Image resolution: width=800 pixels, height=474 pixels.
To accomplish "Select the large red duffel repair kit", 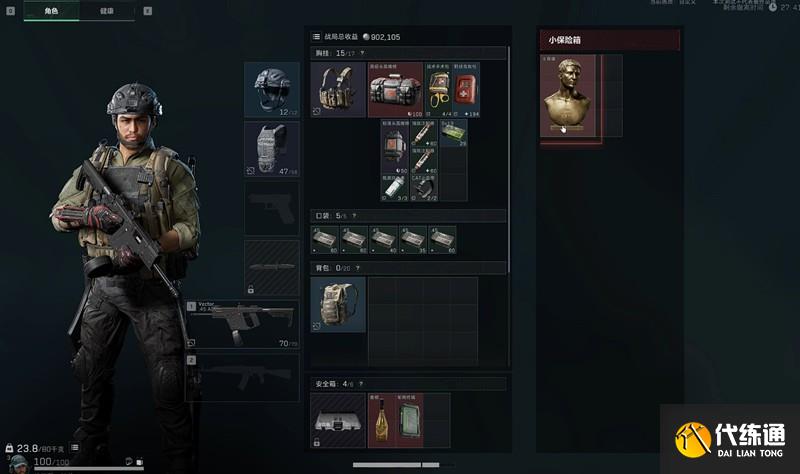I will (x=395, y=90).
